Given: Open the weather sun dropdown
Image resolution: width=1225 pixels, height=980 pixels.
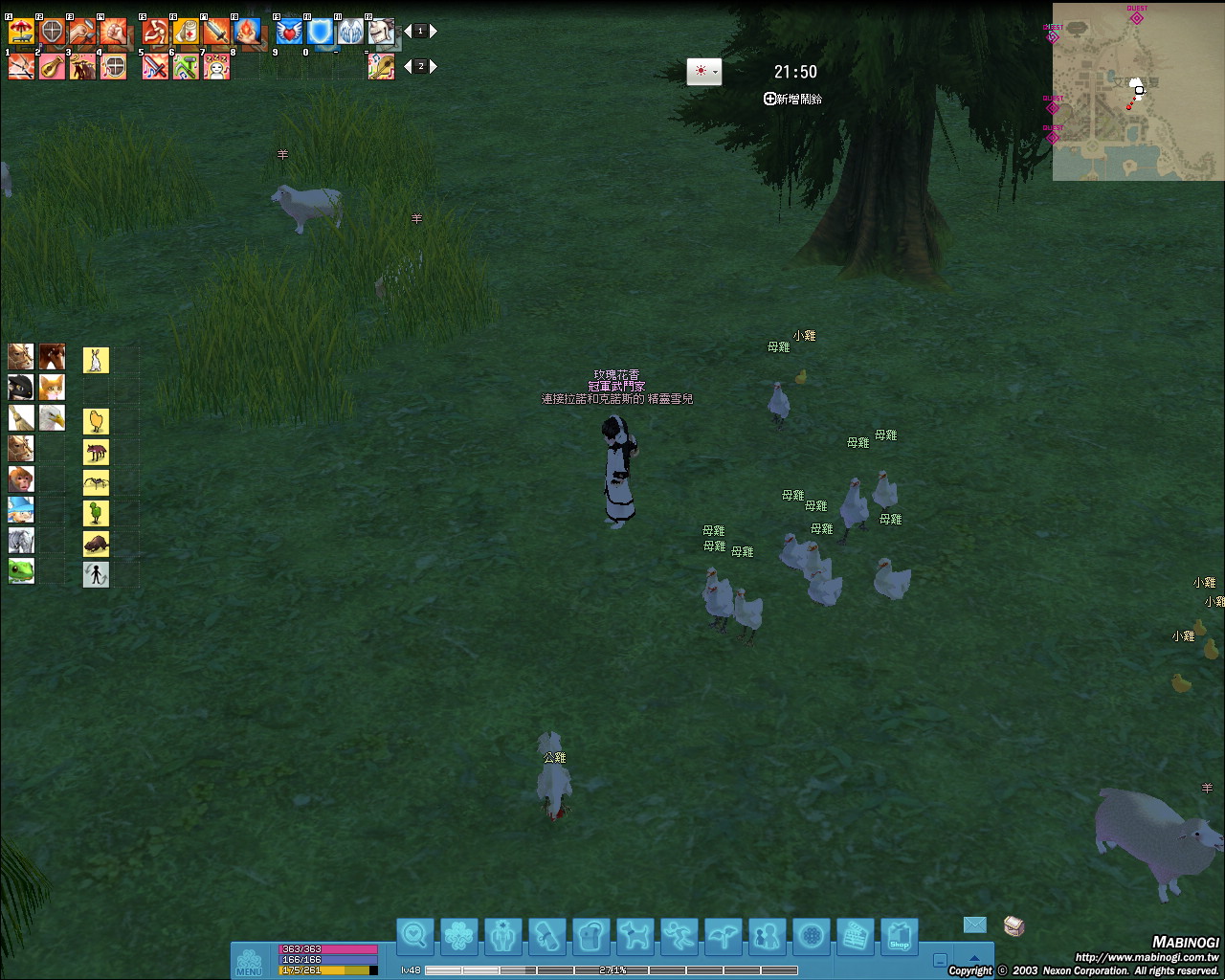Looking at the screenshot, I should pyautogui.click(x=703, y=72).
